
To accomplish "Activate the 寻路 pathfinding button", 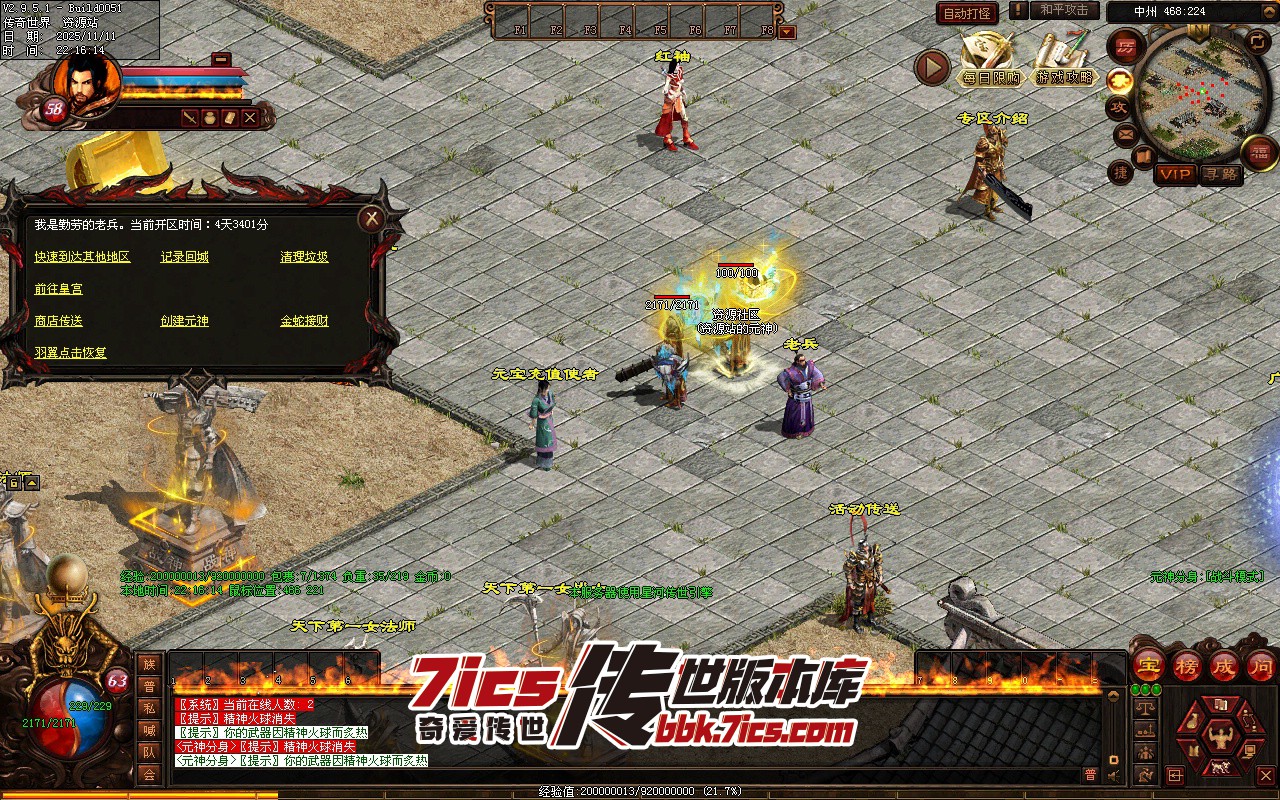I will (1220, 174).
